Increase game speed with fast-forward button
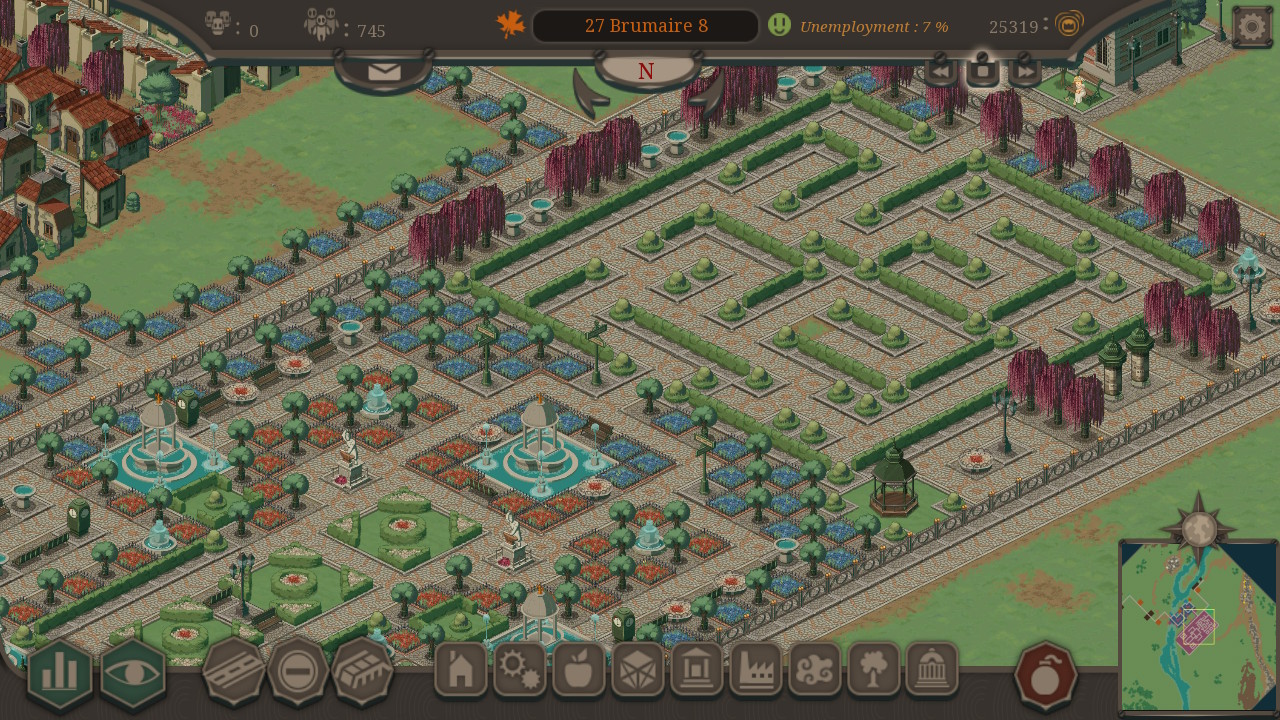This screenshot has height=720, width=1280. (x=1024, y=70)
